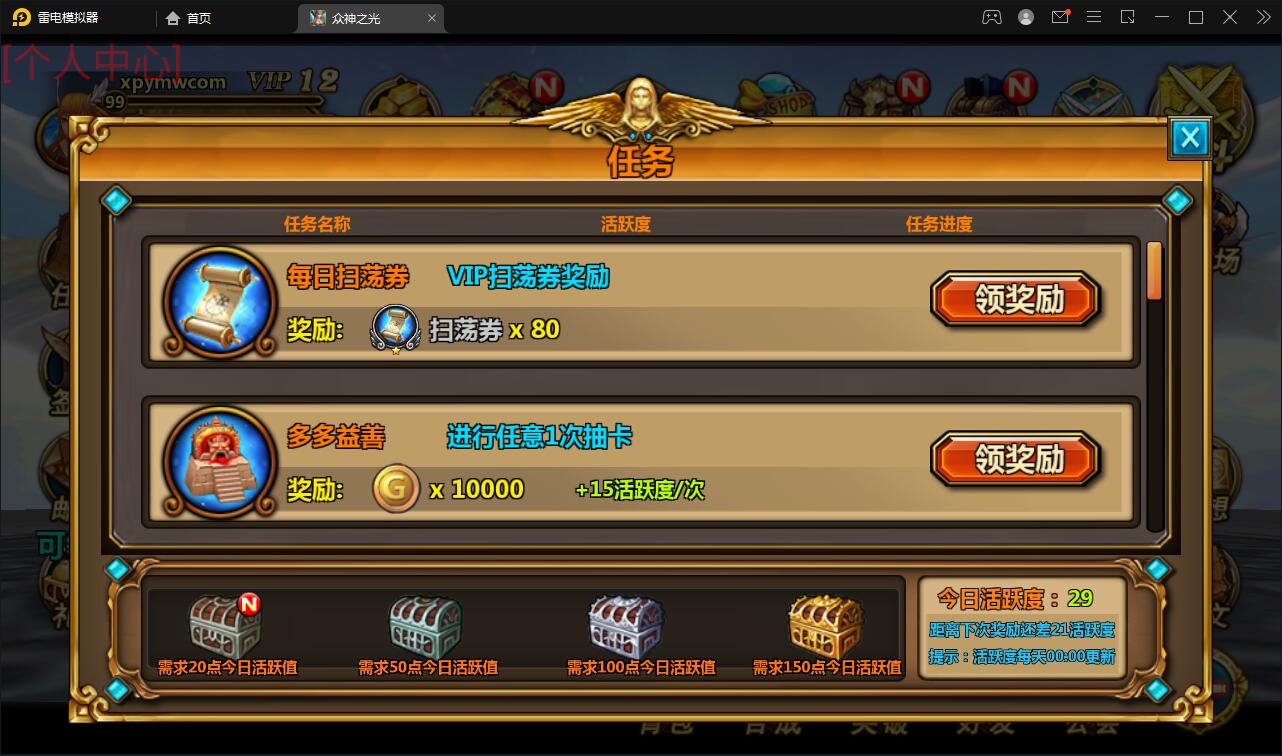Image resolution: width=1282 pixels, height=756 pixels.
Task: Click the LDPlayer user account icon
Action: coord(1026,17)
